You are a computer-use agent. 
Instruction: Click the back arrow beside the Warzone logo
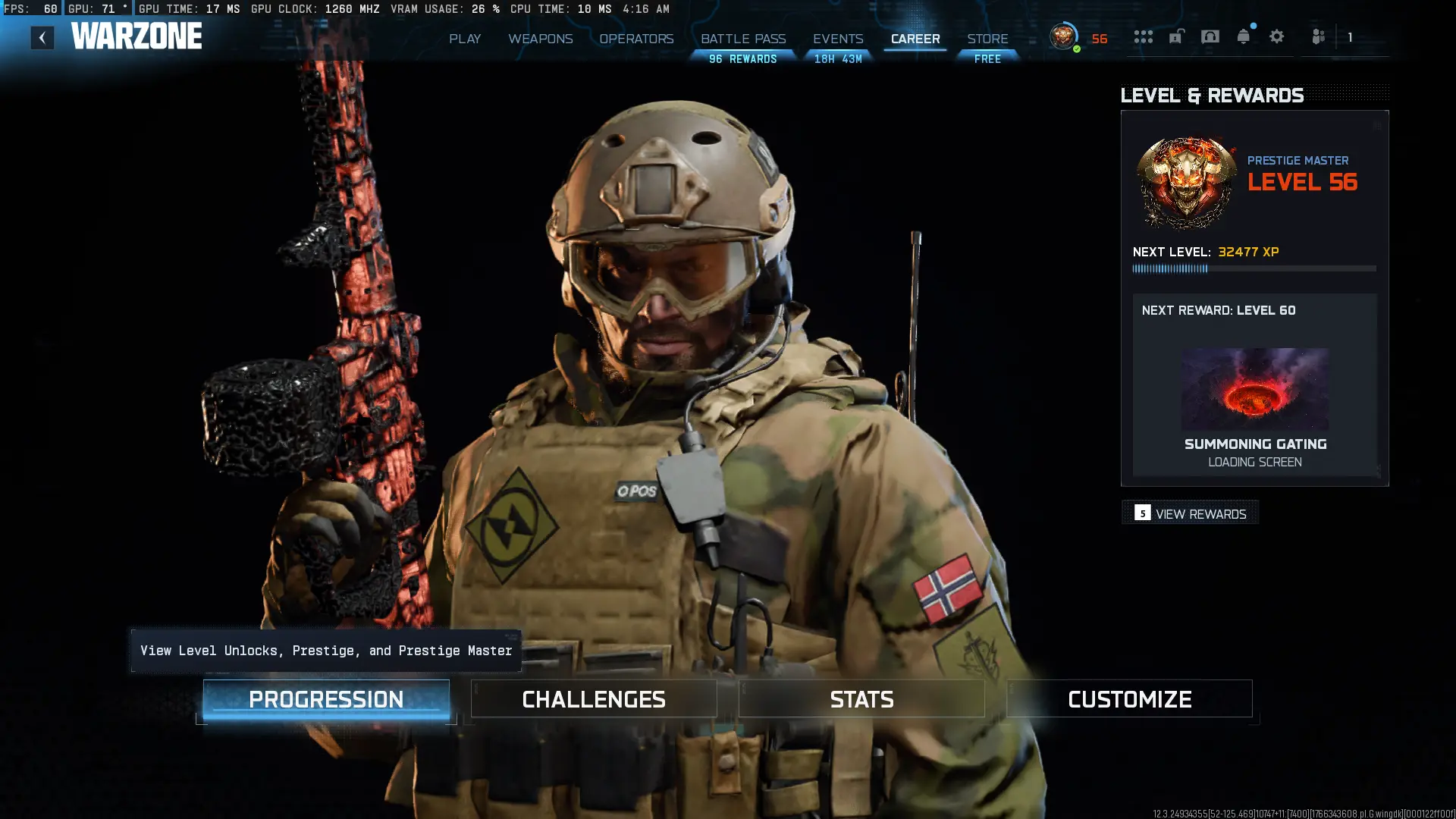coord(42,36)
